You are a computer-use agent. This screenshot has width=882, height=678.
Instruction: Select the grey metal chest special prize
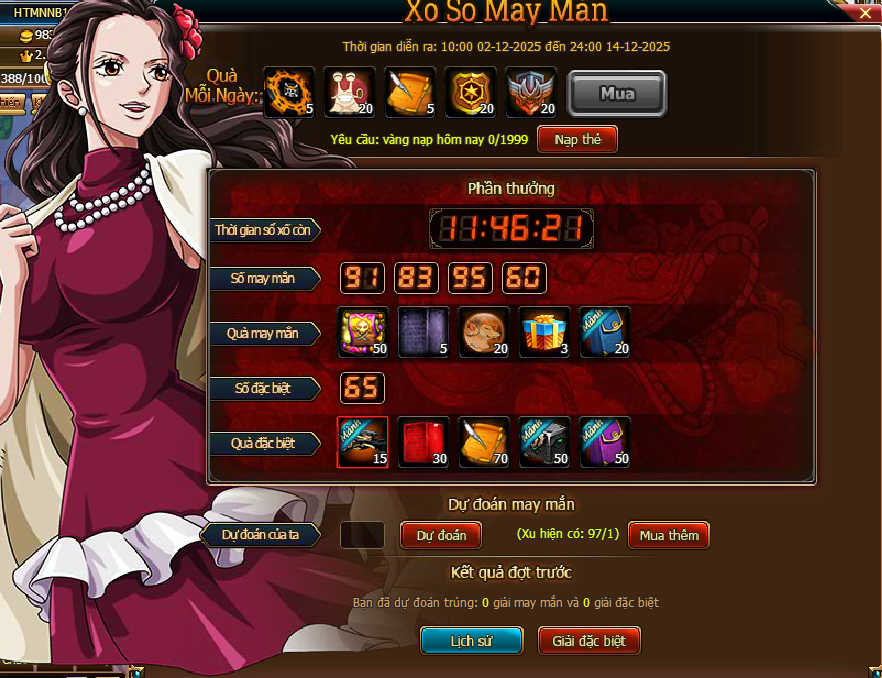[544, 442]
